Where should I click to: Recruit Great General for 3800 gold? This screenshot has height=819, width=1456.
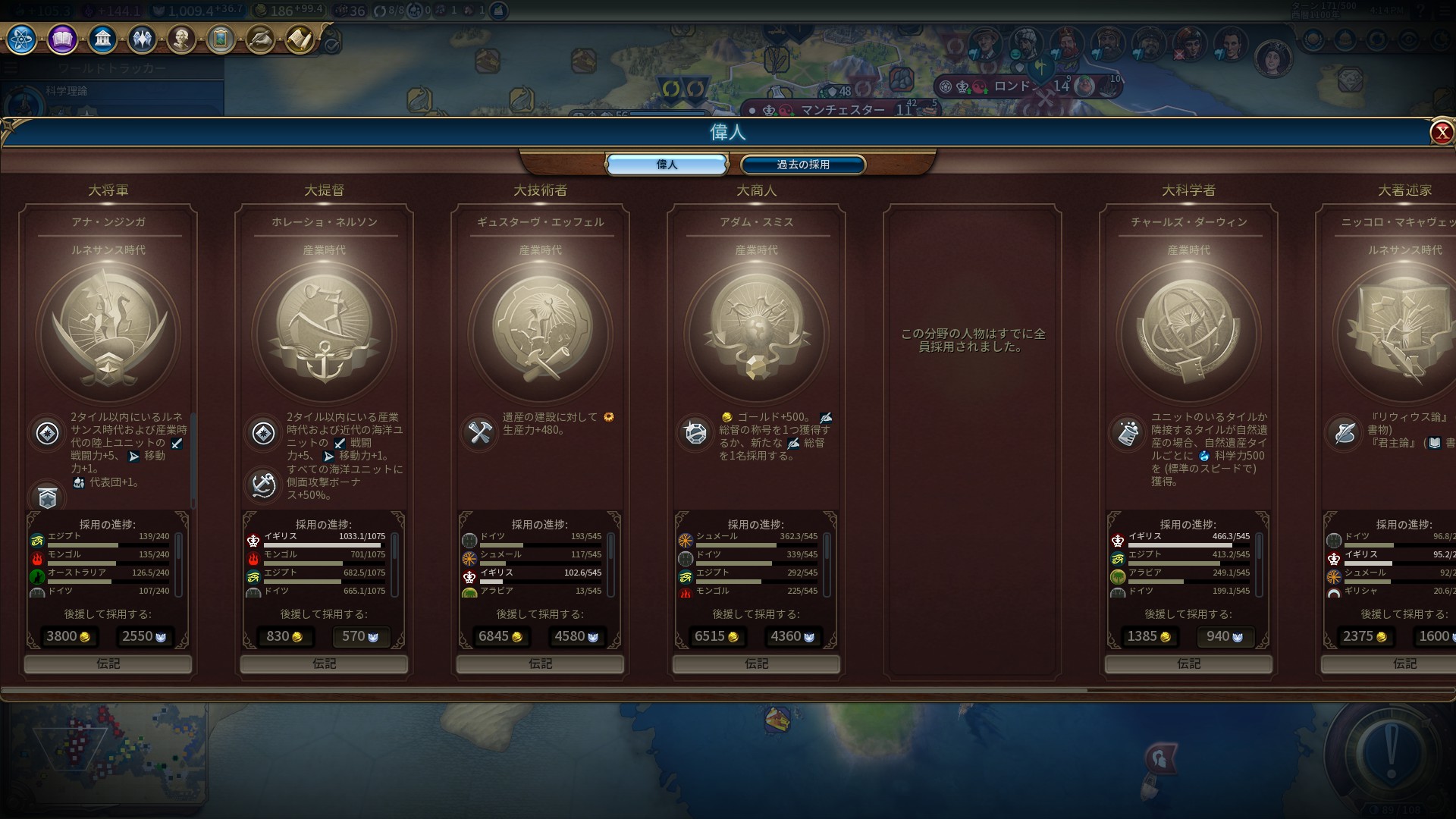click(68, 637)
